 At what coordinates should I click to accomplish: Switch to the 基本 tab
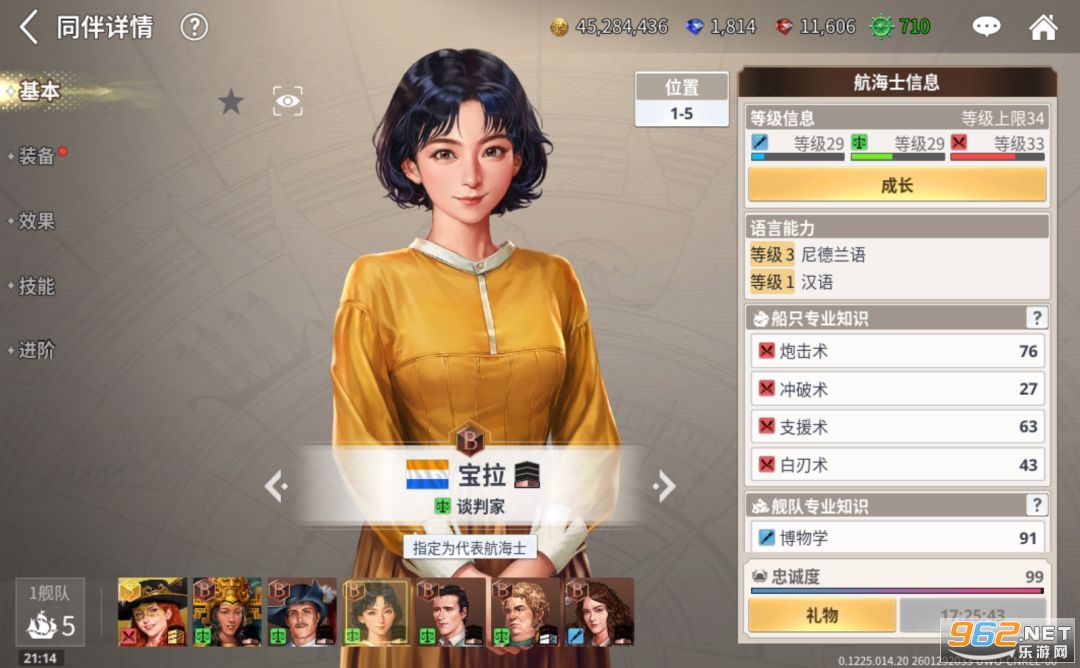tap(39, 92)
